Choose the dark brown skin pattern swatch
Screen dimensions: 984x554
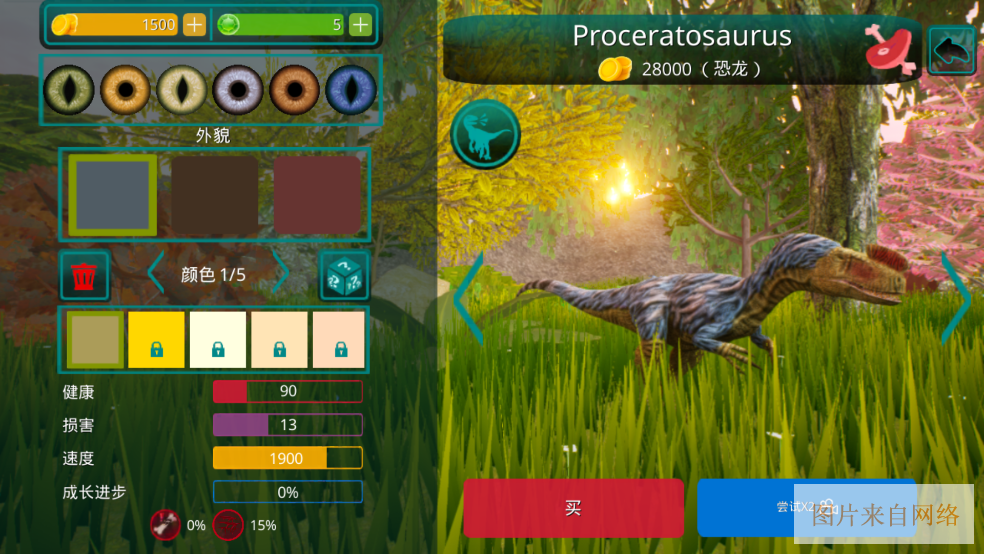[214, 194]
